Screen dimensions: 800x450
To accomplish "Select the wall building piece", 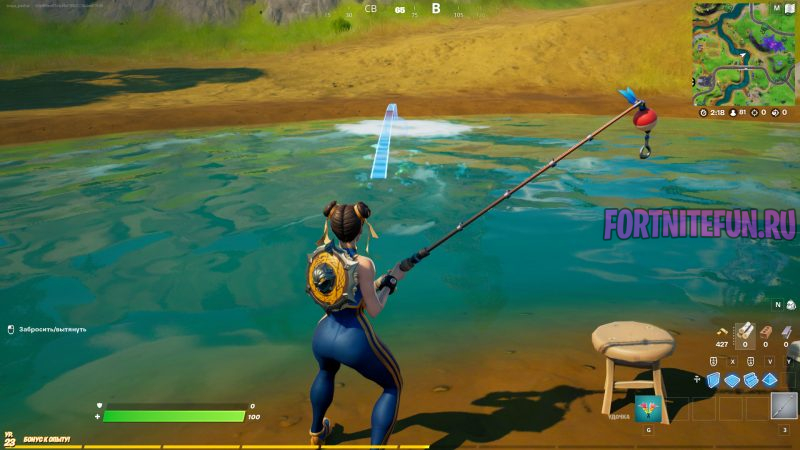I will [x=714, y=380].
